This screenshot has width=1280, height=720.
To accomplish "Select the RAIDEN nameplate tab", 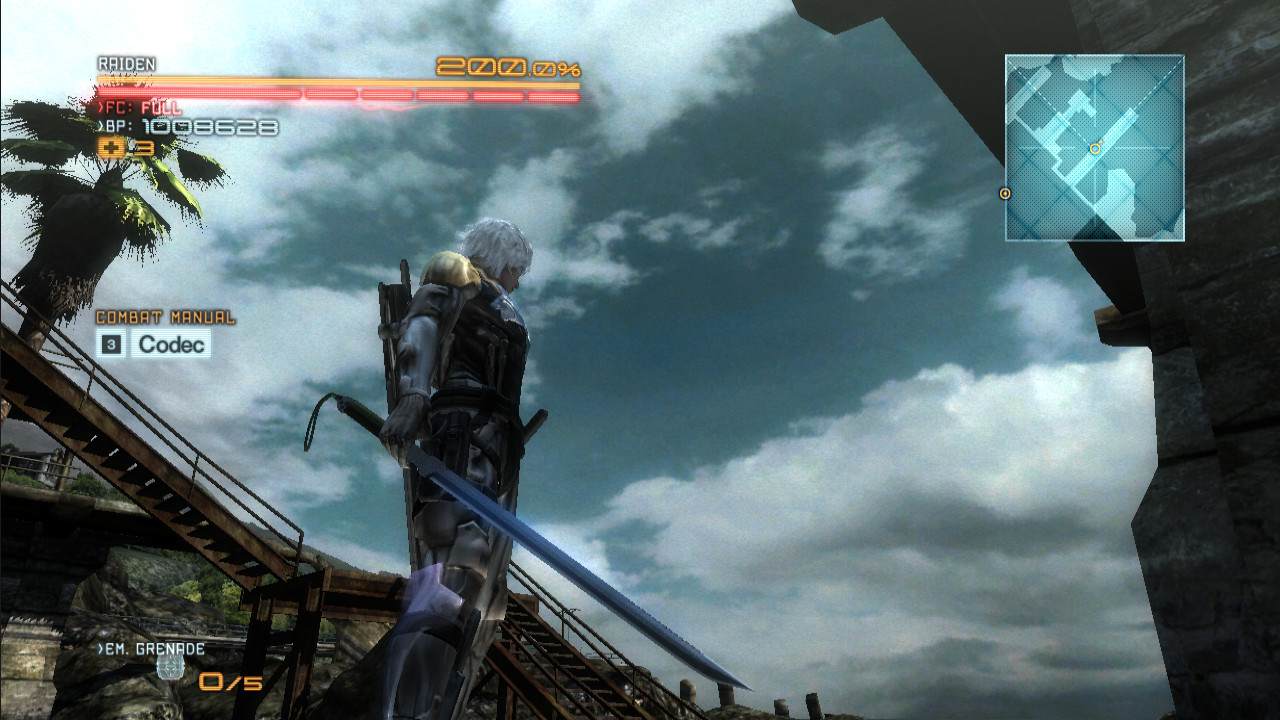I will point(127,64).
